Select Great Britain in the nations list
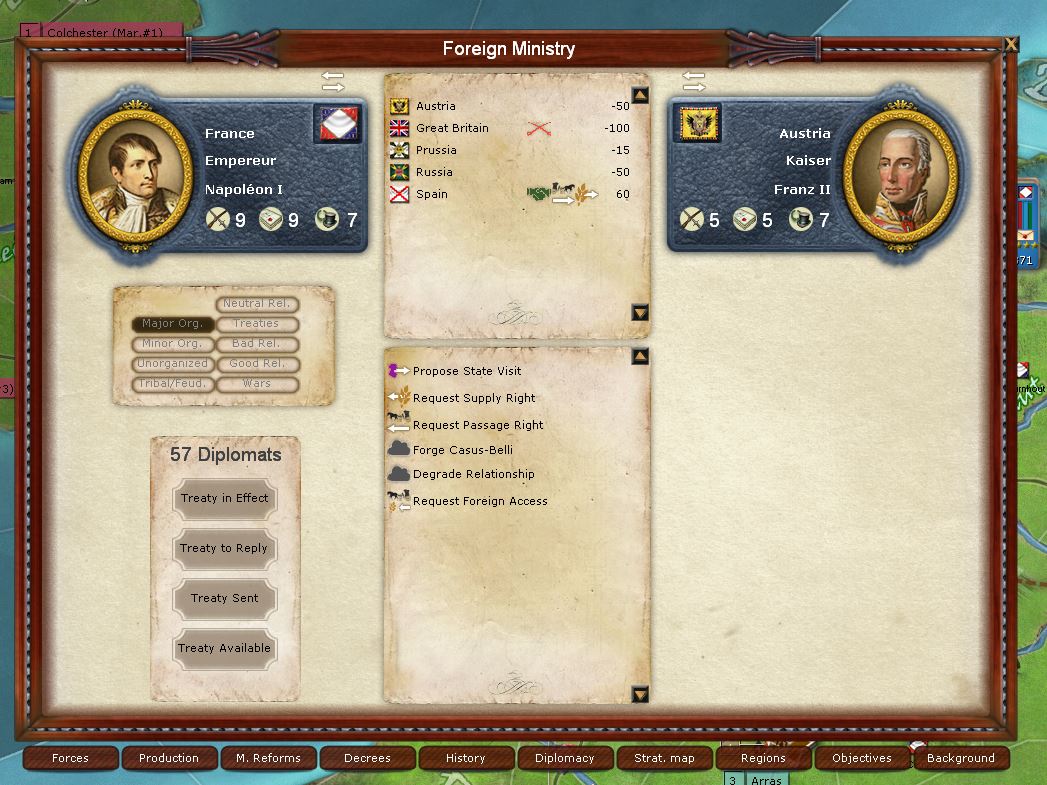The height and width of the screenshot is (785, 1047). pyautogui.click(x=452, y=128)
